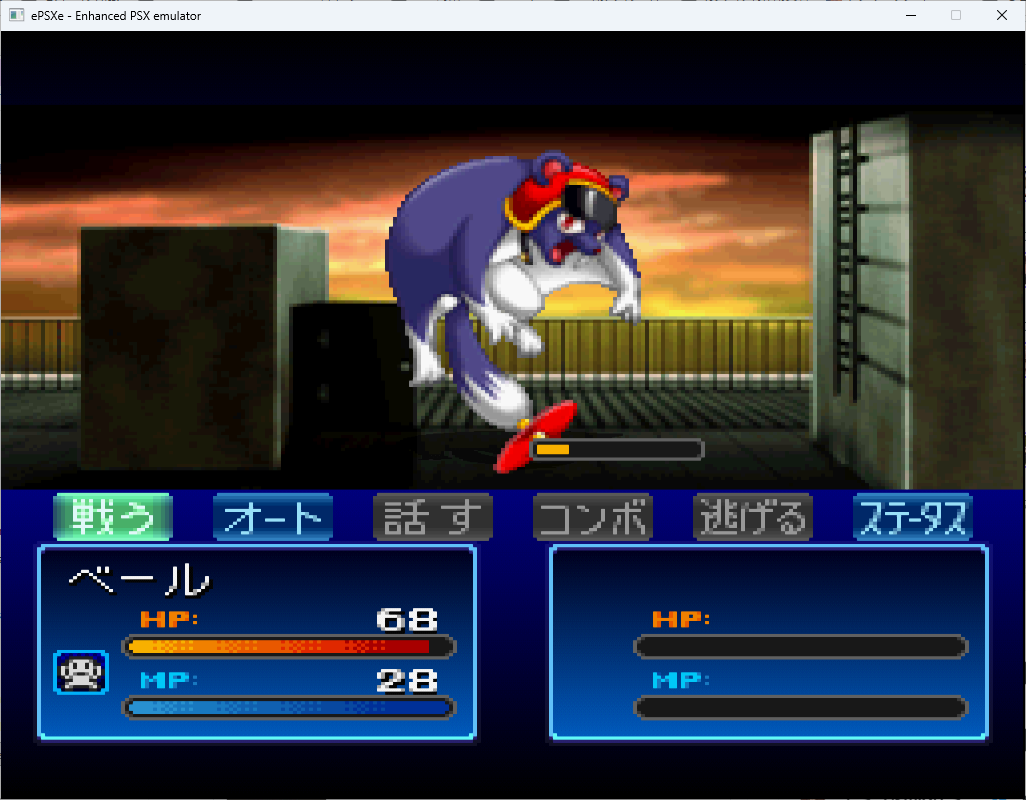
Task: Pick the 話す (Talk) command
Action: [432, 518]
